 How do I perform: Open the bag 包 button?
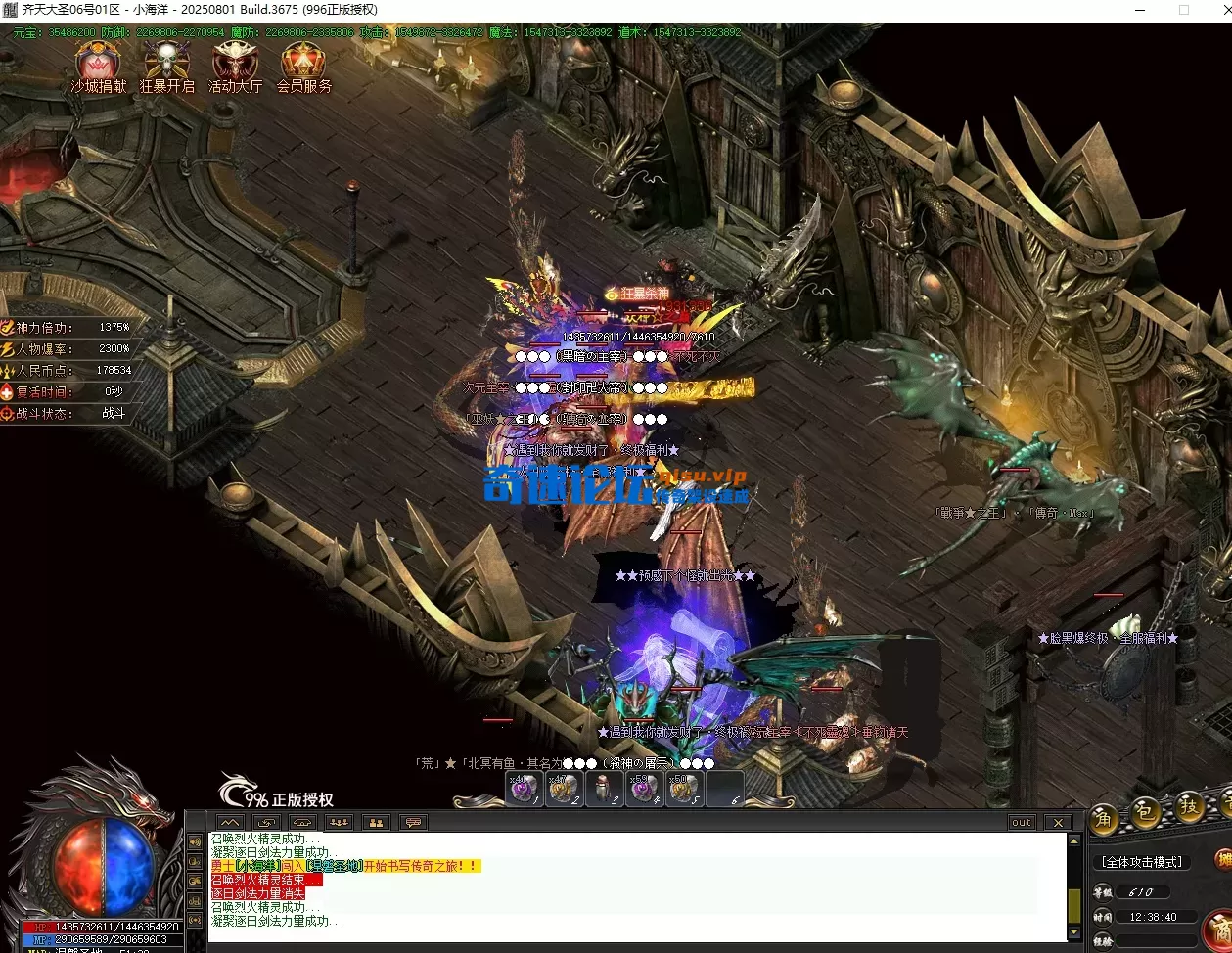point(1146,812)
